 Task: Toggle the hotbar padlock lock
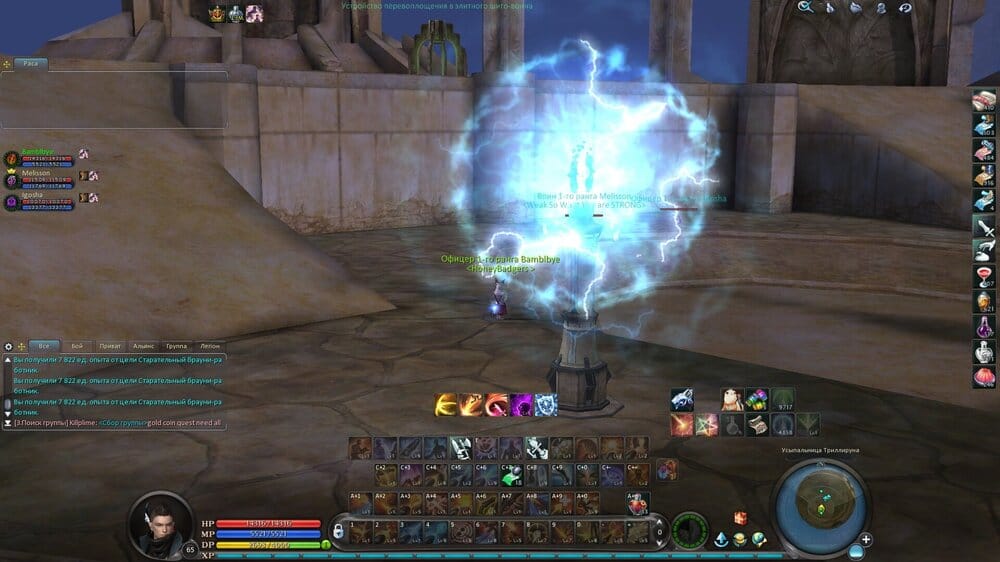tap(338, 530)
